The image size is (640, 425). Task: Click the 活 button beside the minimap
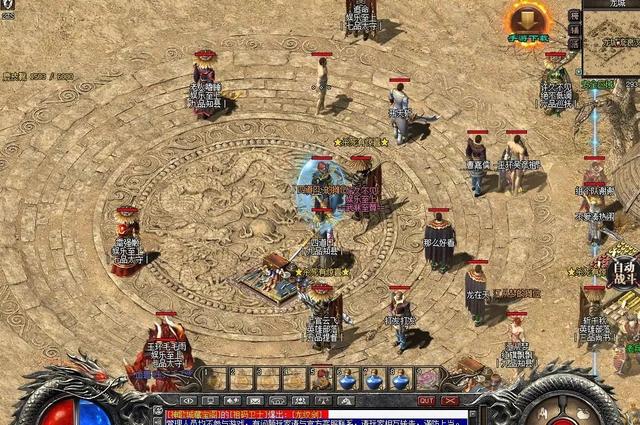point(574,44)
